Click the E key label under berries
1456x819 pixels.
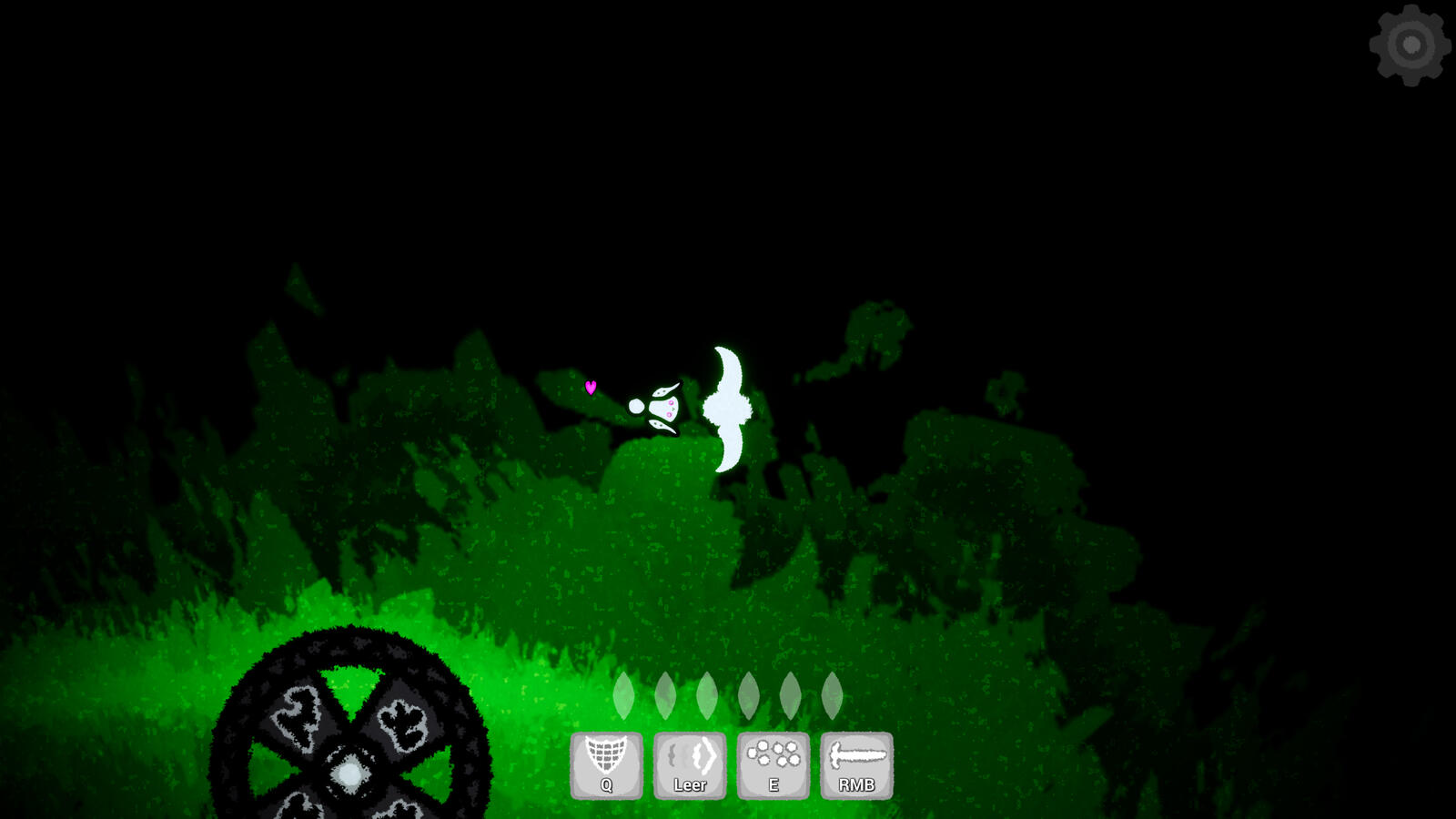[x=773, y=783]
